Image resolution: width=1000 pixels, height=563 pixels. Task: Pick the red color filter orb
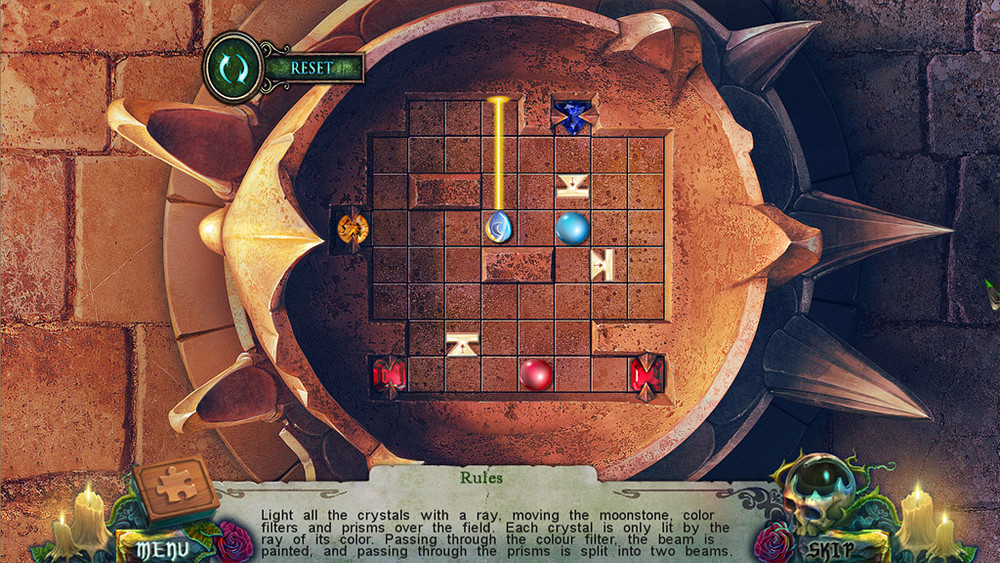click(x=536, y=375)
